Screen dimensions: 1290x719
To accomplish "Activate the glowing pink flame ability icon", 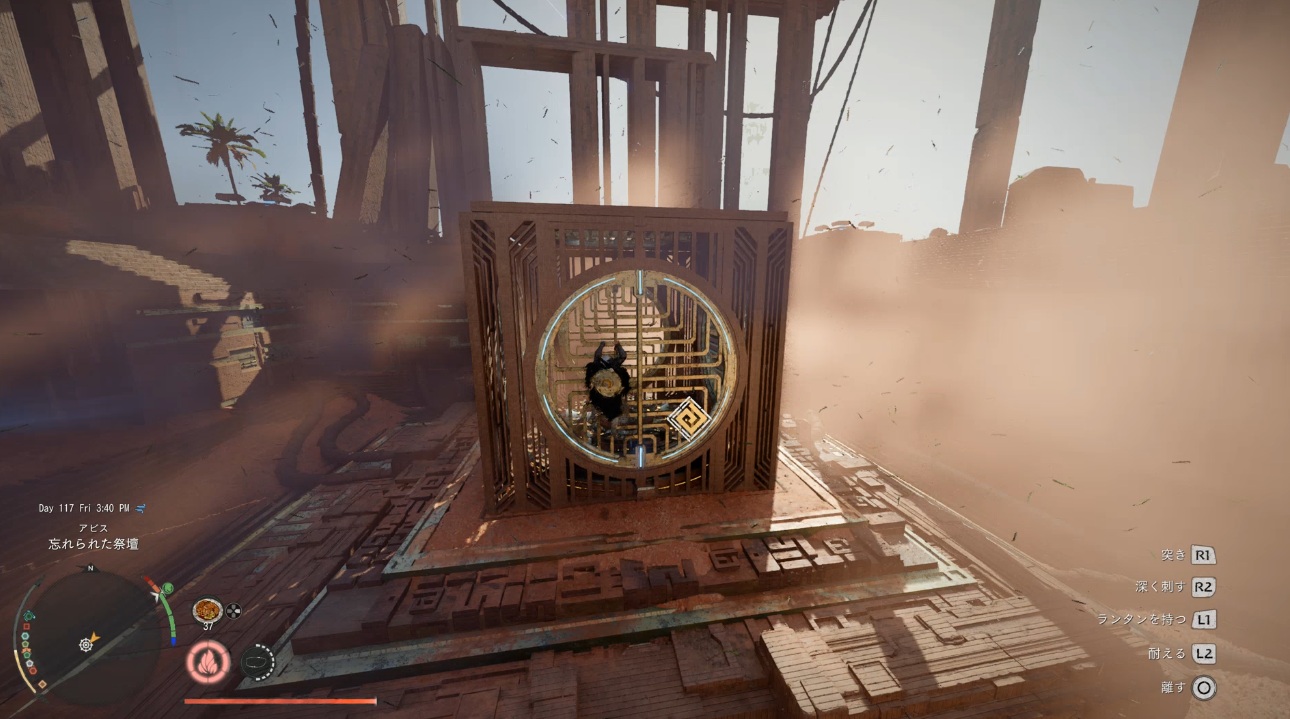I will pos(207,662).
